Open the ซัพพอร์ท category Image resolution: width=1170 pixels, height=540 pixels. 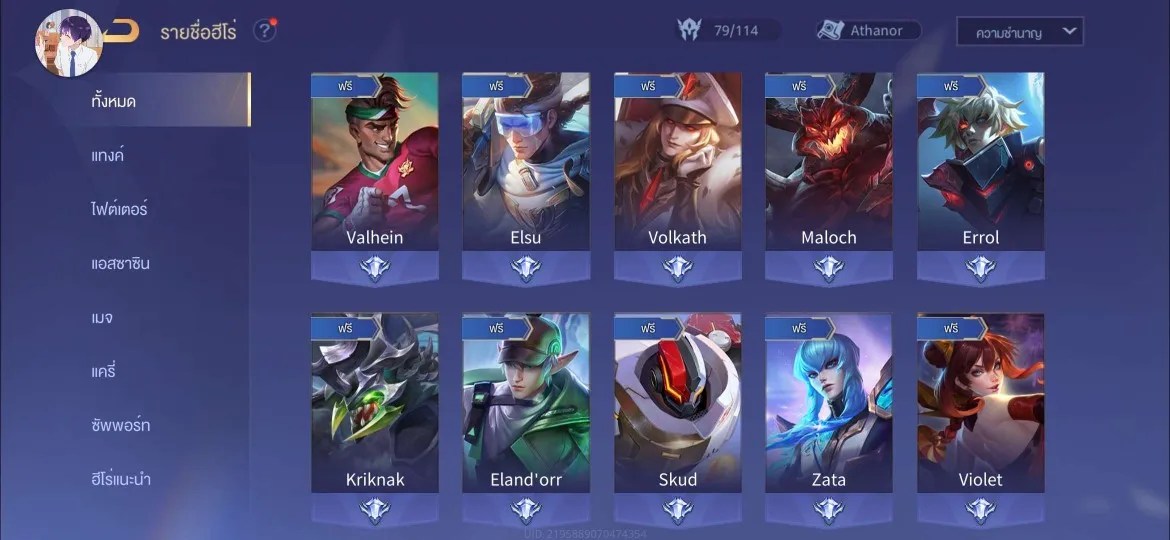pos(120,425)
